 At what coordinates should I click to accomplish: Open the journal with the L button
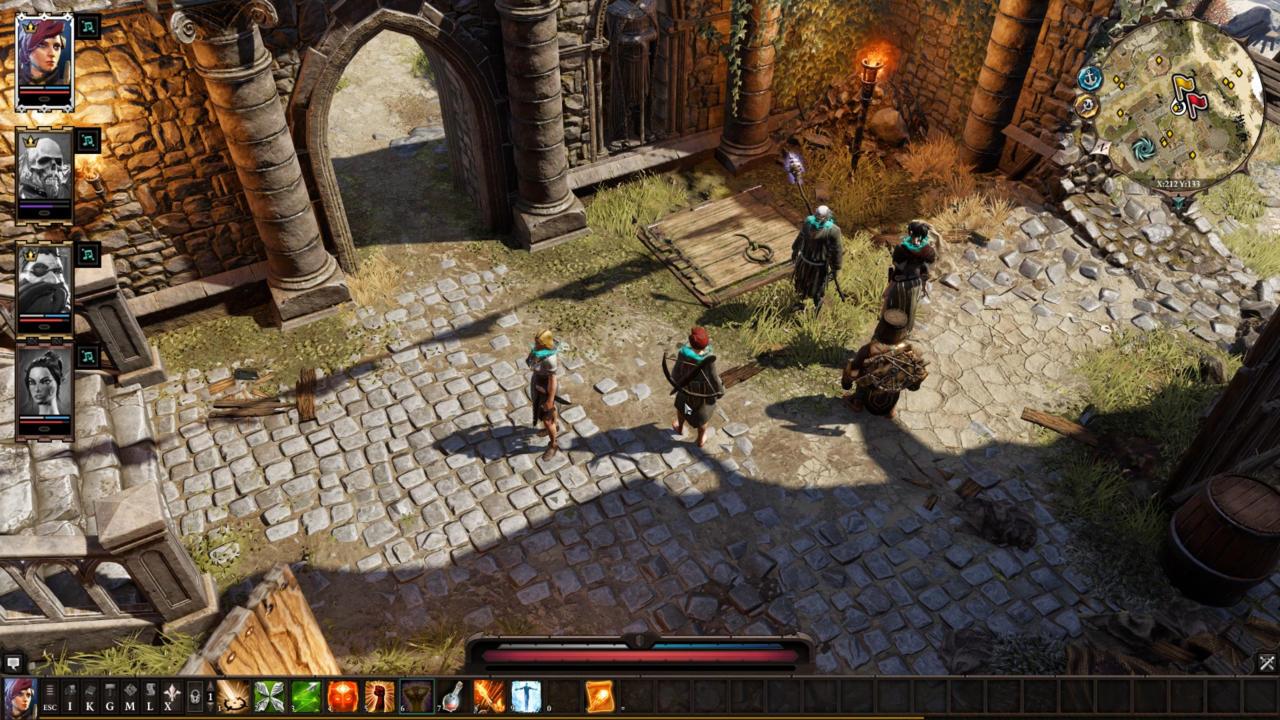tap(150, 695)
